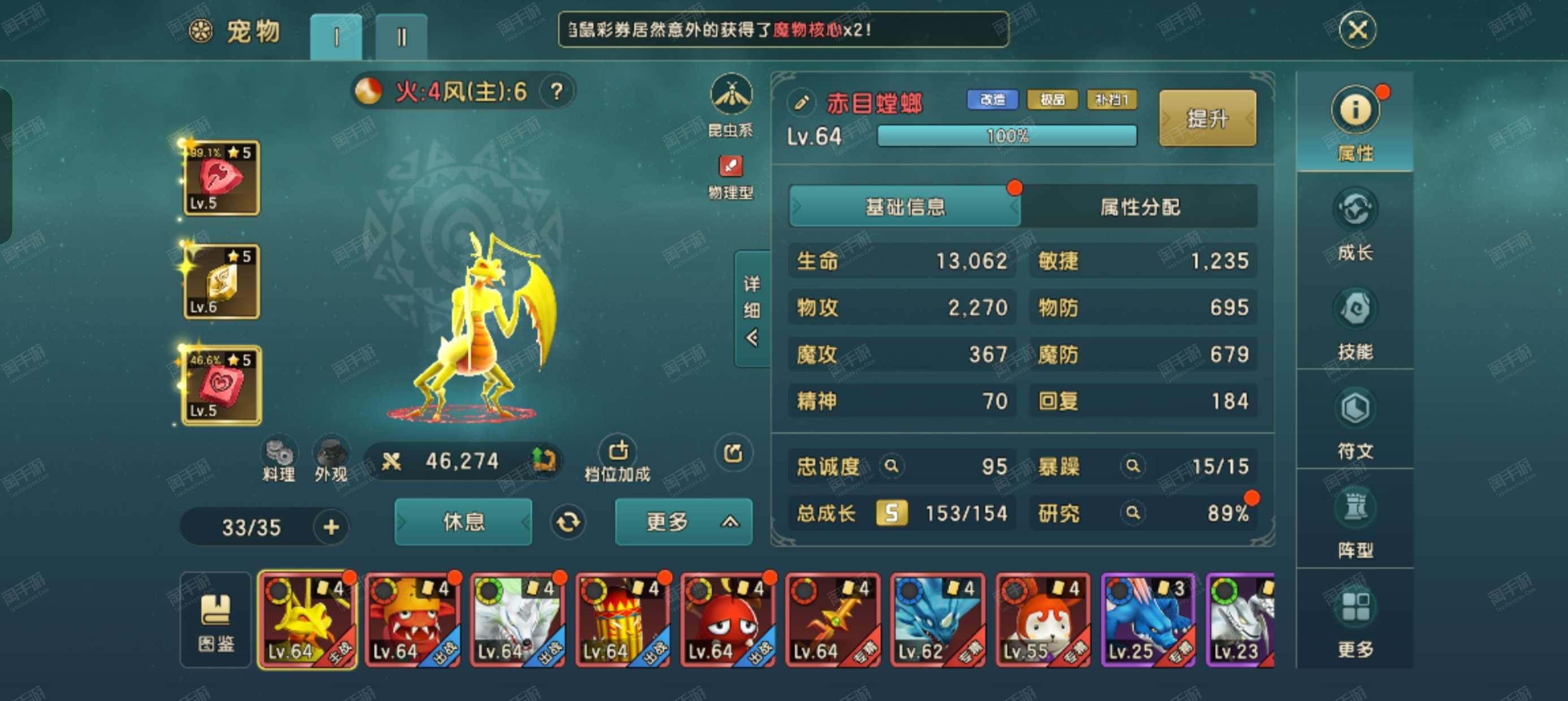
Task: Add pet slots with the plus button
Action: coord(330,527)
